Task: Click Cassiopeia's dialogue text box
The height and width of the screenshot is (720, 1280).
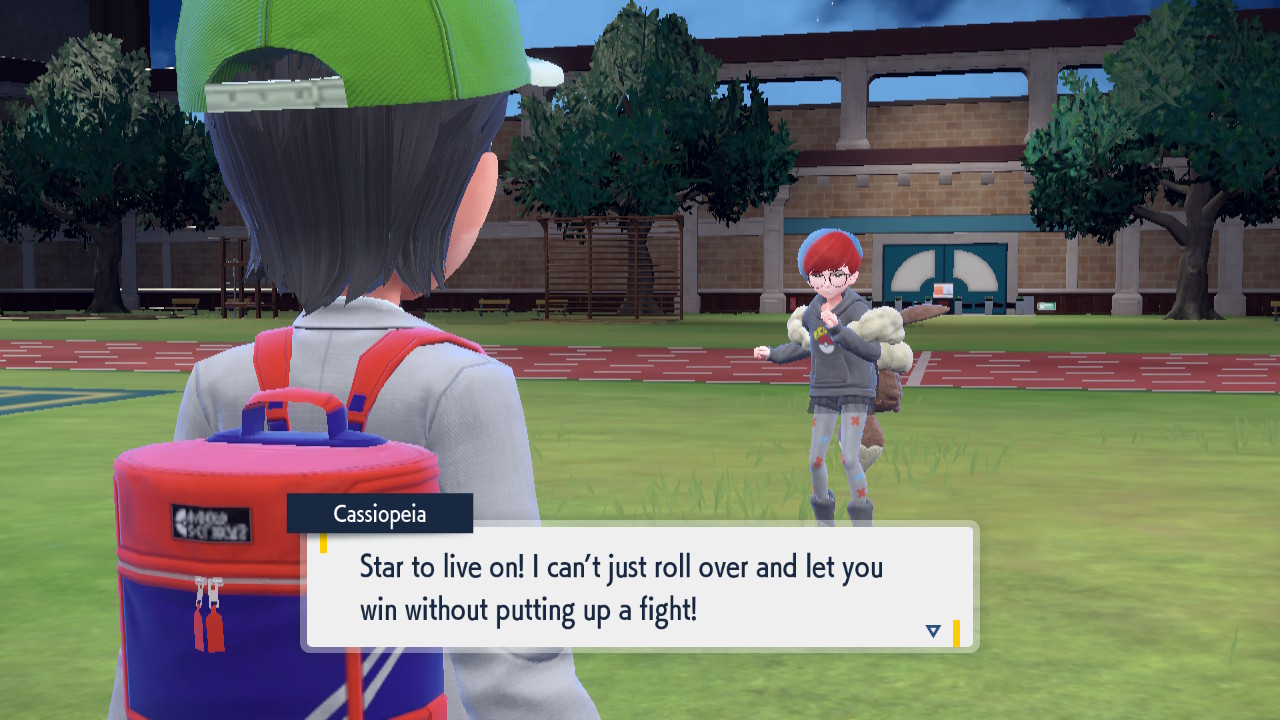Action: coord(639,587)
